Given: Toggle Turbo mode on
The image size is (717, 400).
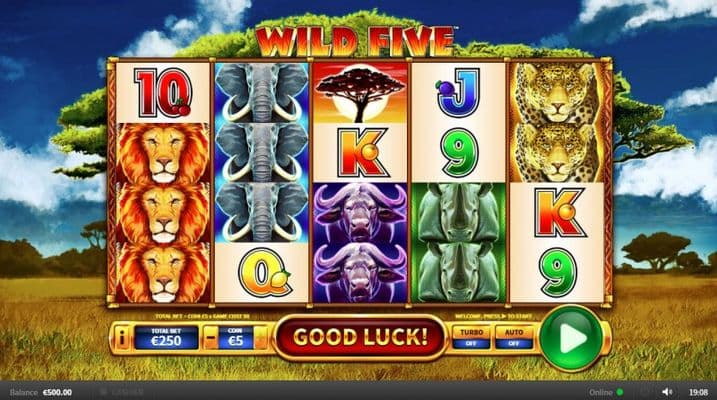Looking at the screenshot, I should 471,337.
